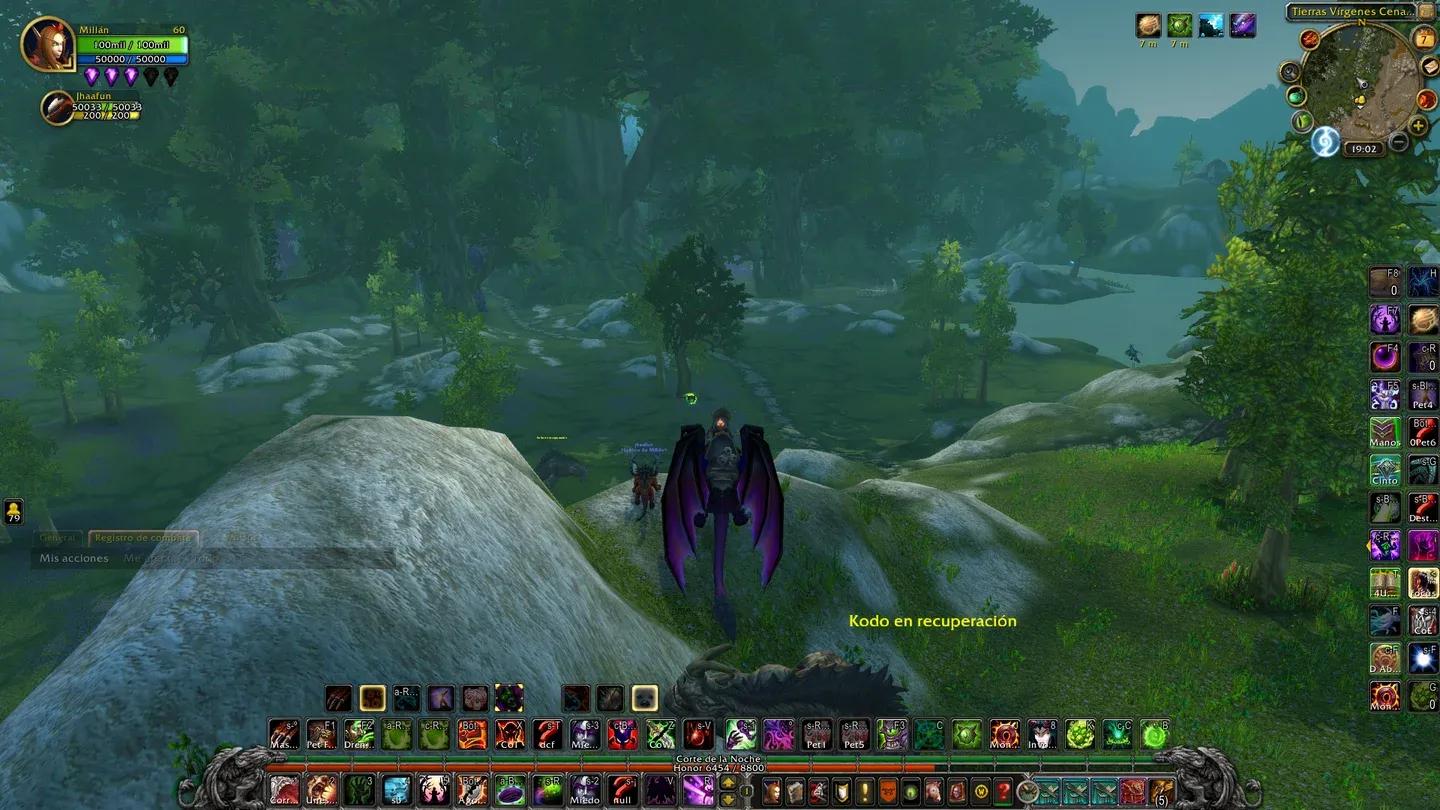Click the up arrow to change action bar page
This screenshot has height=810, width=1440.
pyautogui.click(x=728, y=784)
